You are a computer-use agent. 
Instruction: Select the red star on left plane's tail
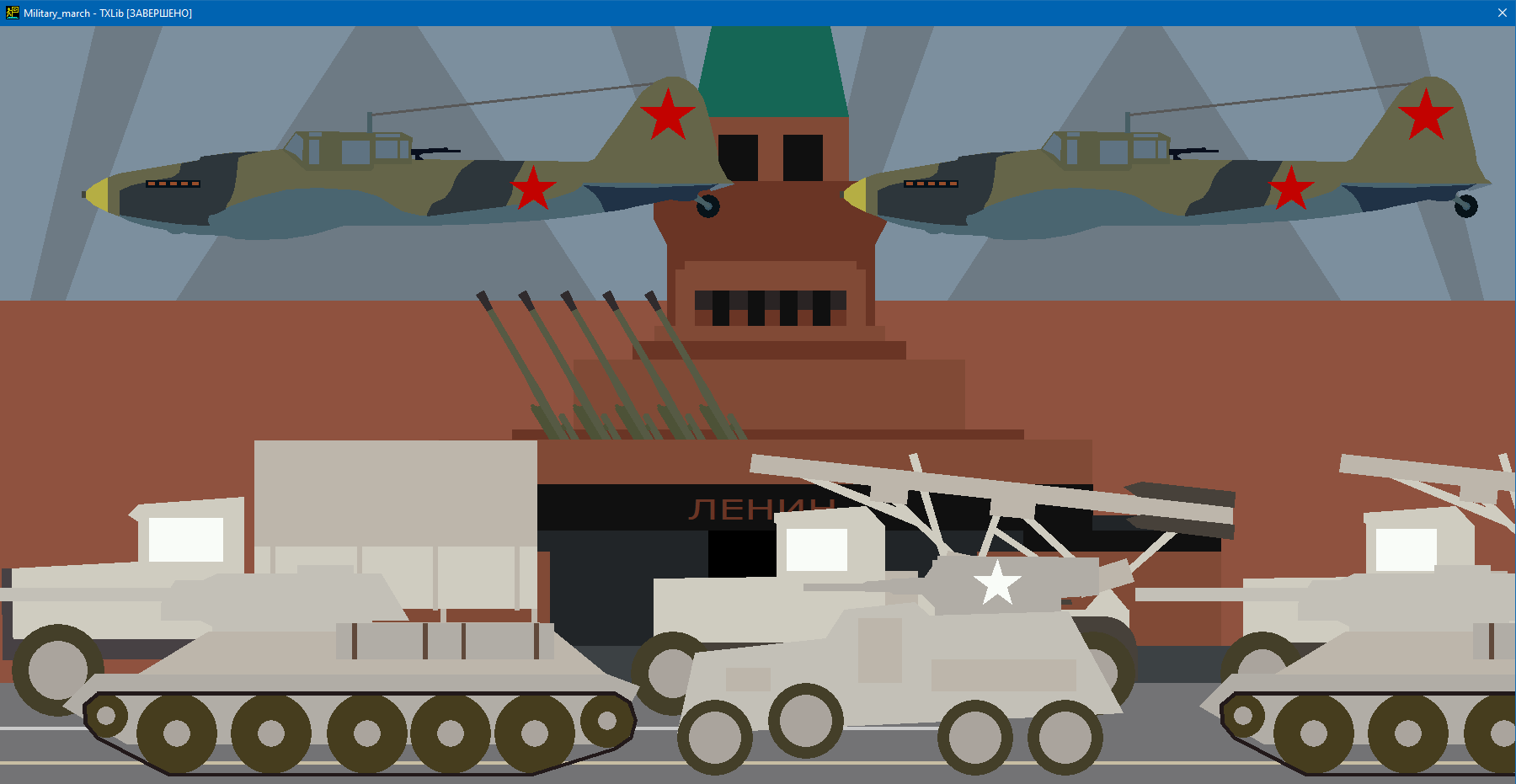(x=668, y=111)
